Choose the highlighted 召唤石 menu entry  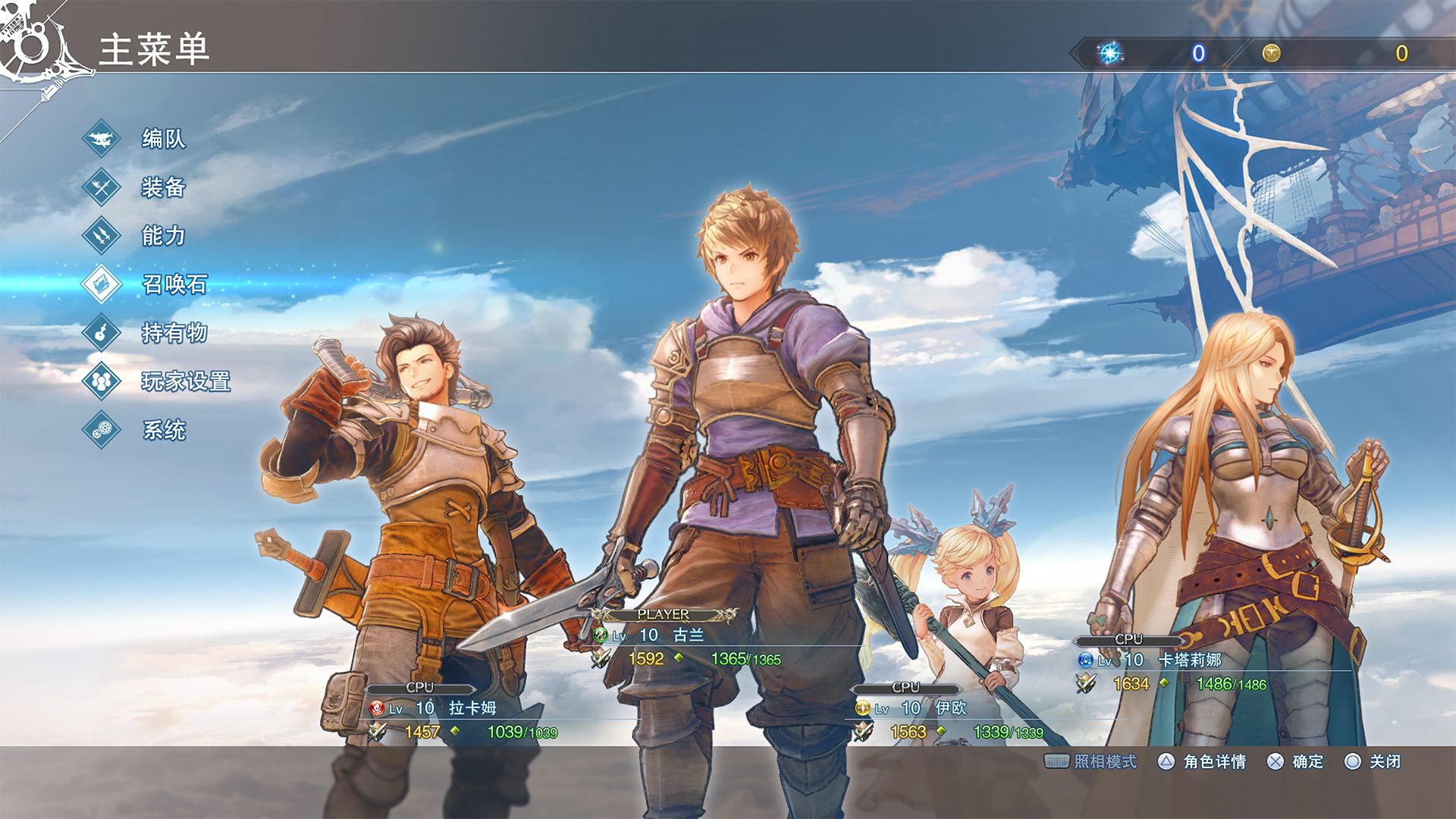coord(174,284)
